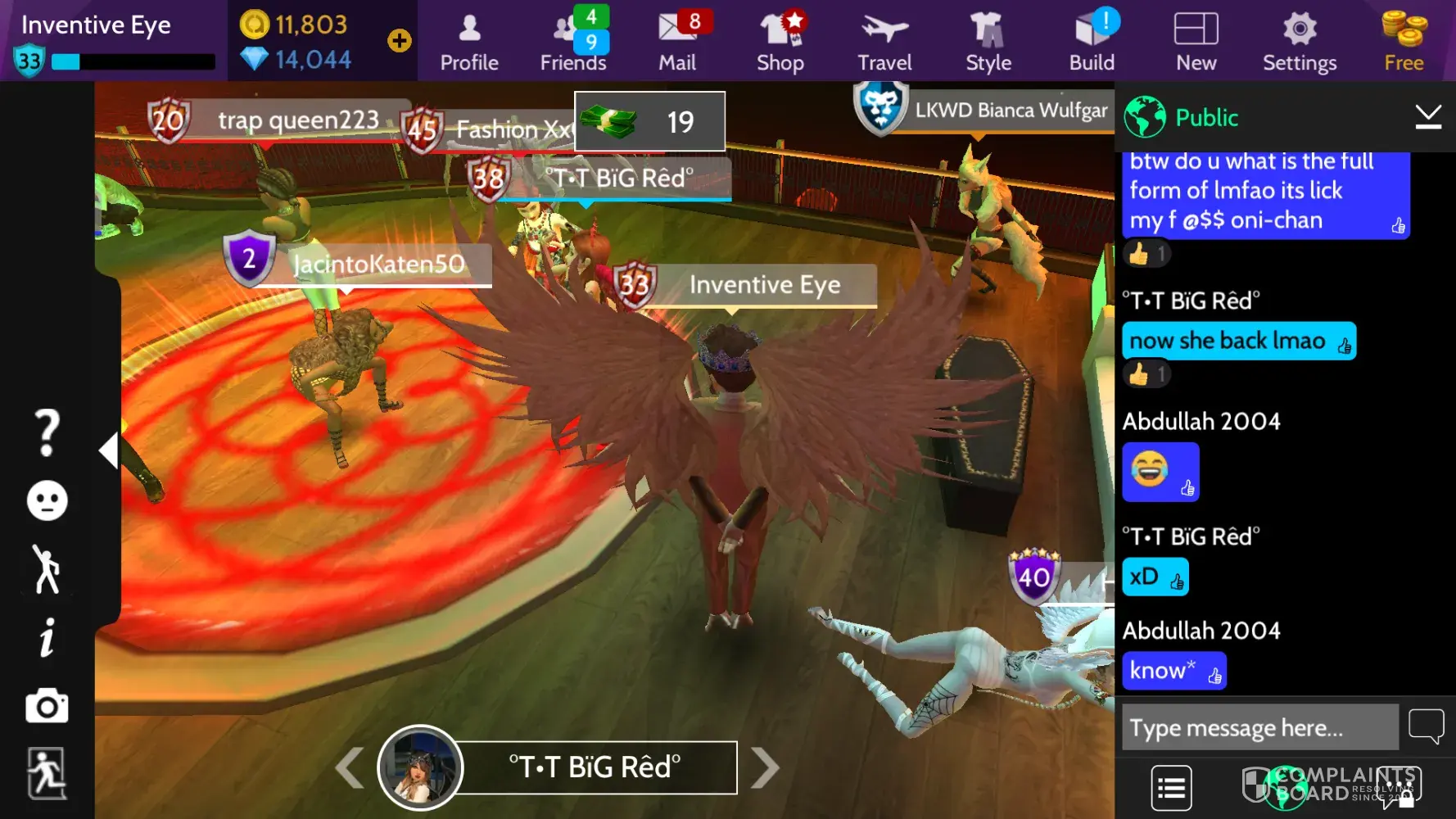
Task: Open the New items panel
Action: tap(1196, 42)
